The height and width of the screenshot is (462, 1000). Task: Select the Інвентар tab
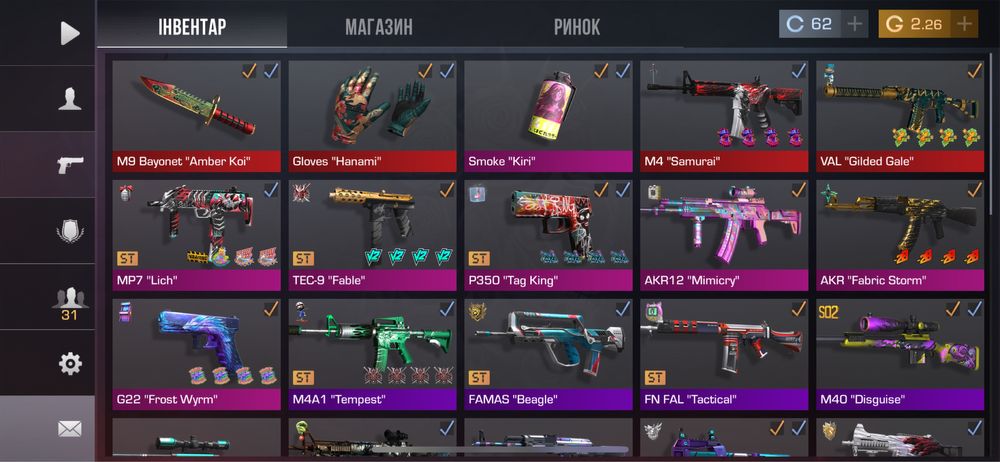[x=192, y=27]
